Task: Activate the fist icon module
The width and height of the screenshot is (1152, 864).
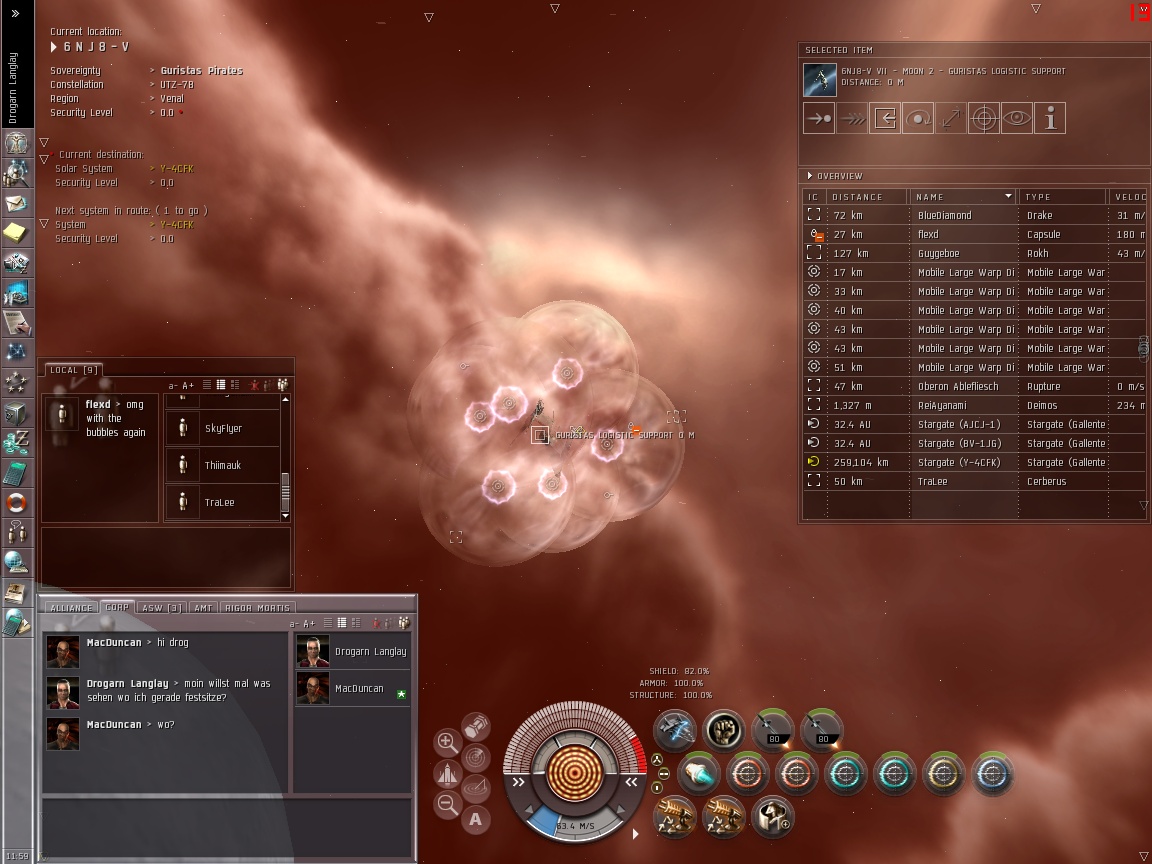Action: coord(724,729)
